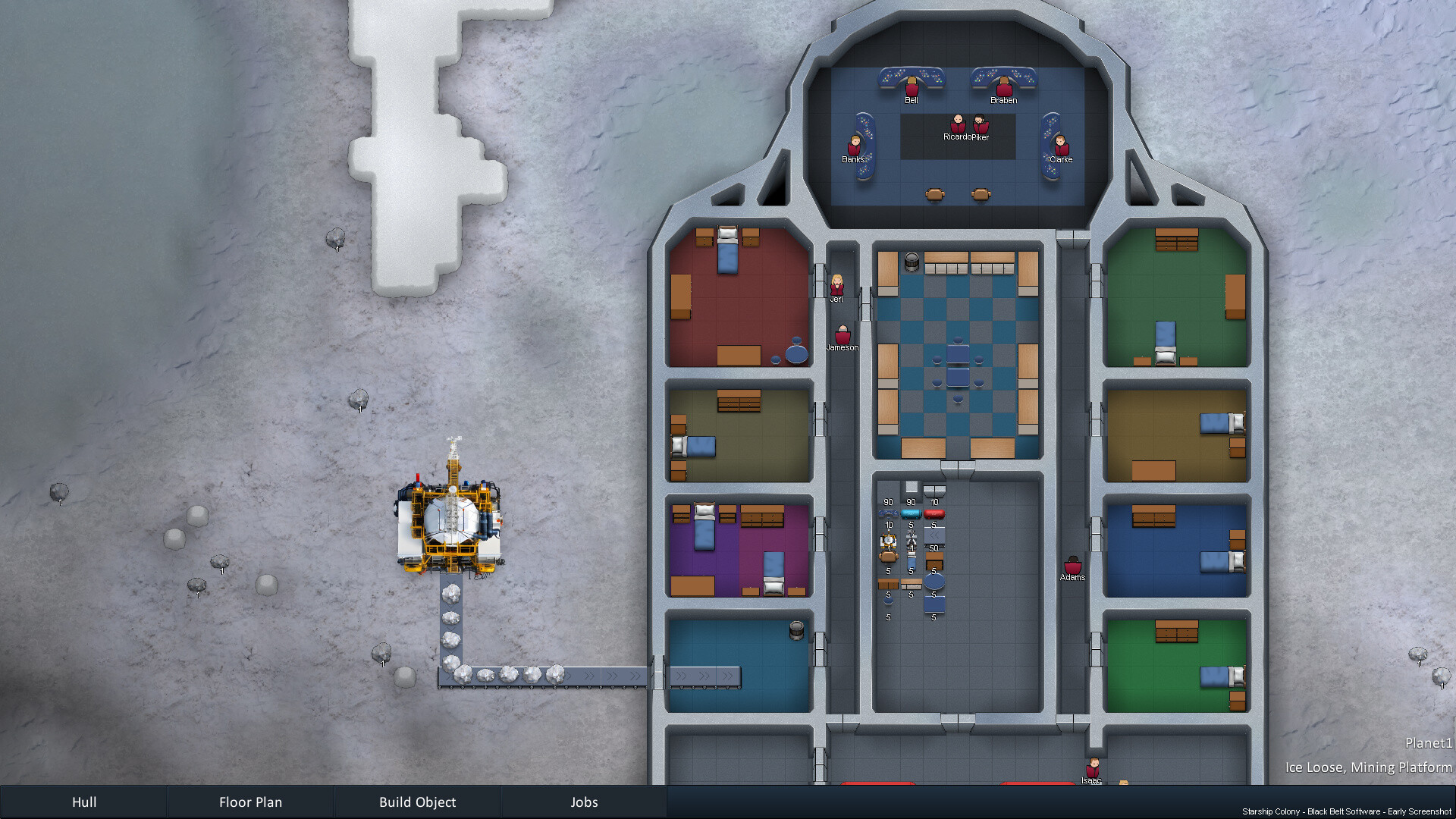Open the Hull menu
Viewport: 1456px width, 819px height.
coord(83,802)
